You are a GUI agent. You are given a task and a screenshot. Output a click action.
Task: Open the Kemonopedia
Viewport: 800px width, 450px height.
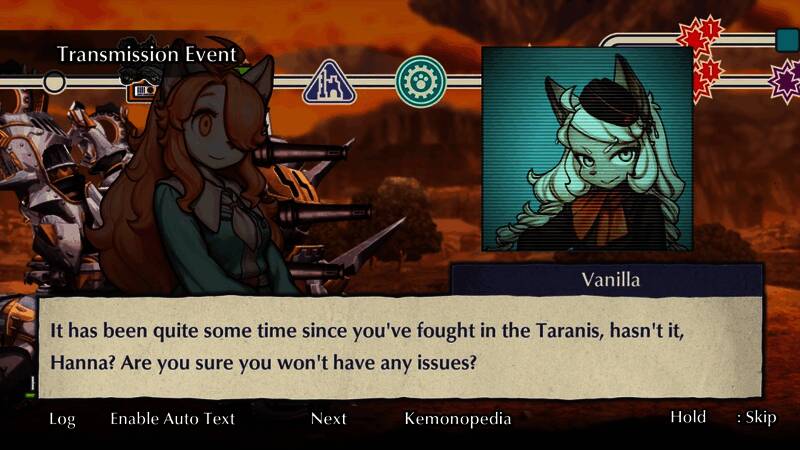(457, 418)
